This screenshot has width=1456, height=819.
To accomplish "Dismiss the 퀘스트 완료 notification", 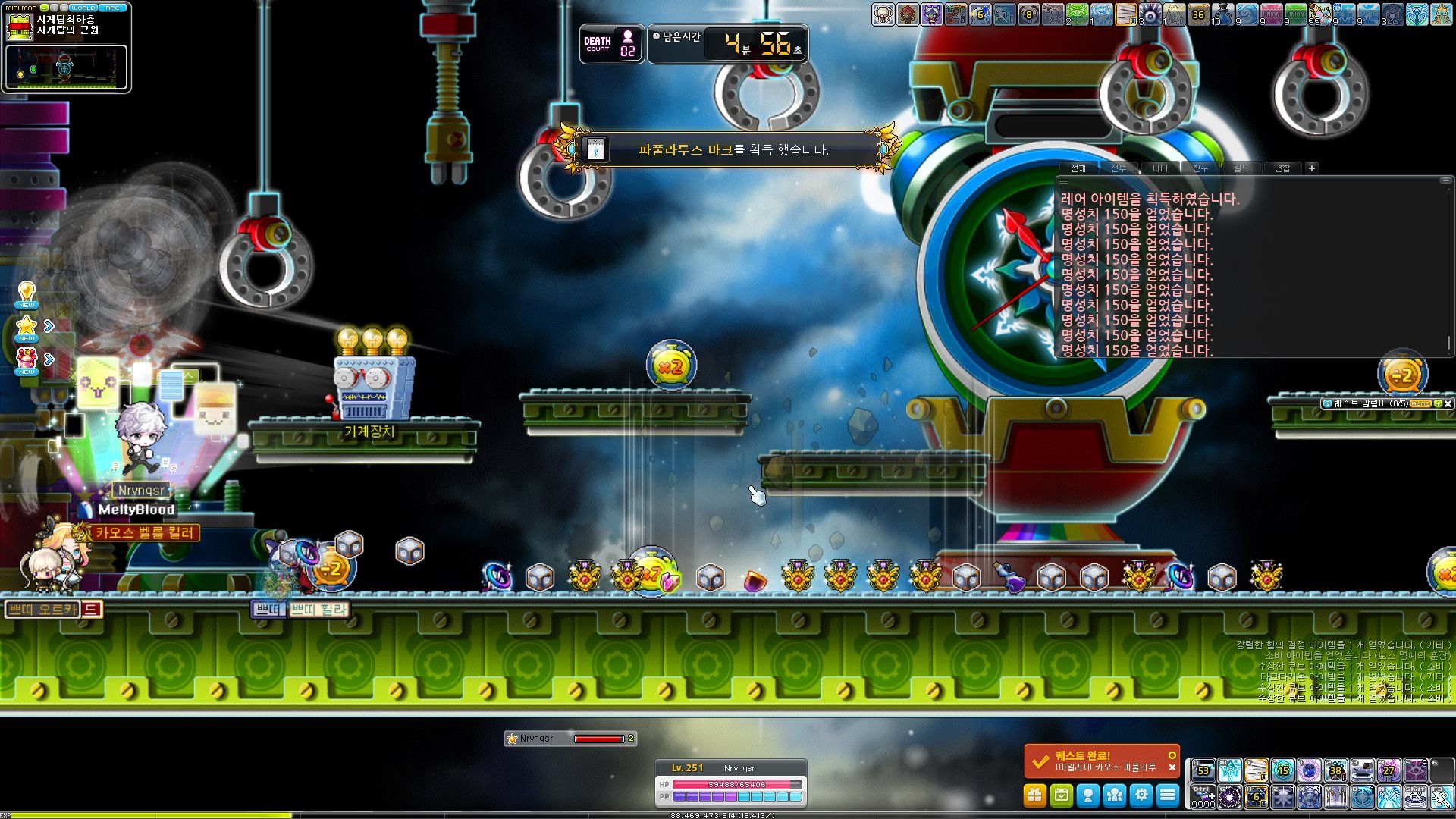I will coord(1172,767).
